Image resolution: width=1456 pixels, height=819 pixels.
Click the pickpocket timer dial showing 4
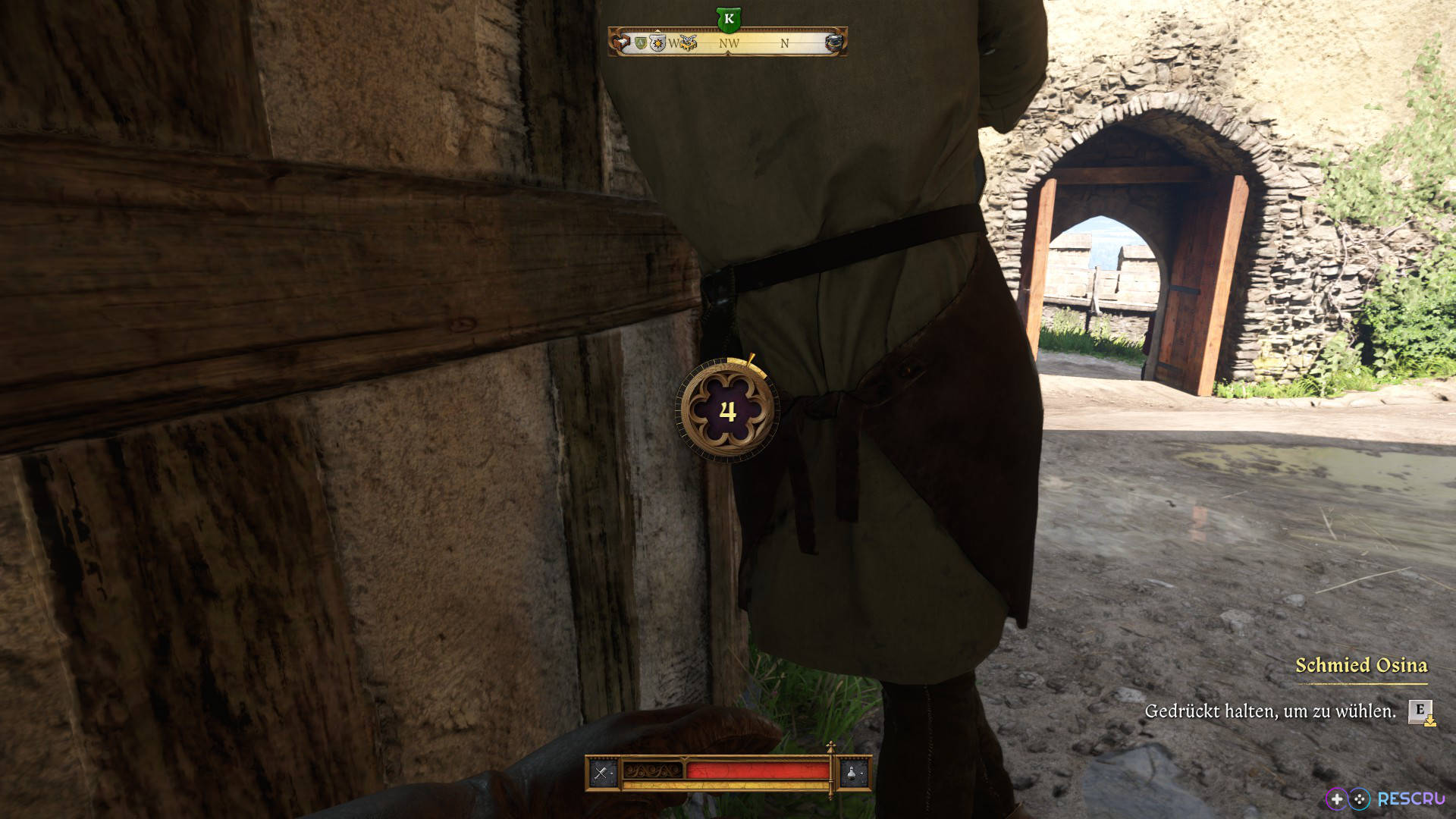(727, 410)
